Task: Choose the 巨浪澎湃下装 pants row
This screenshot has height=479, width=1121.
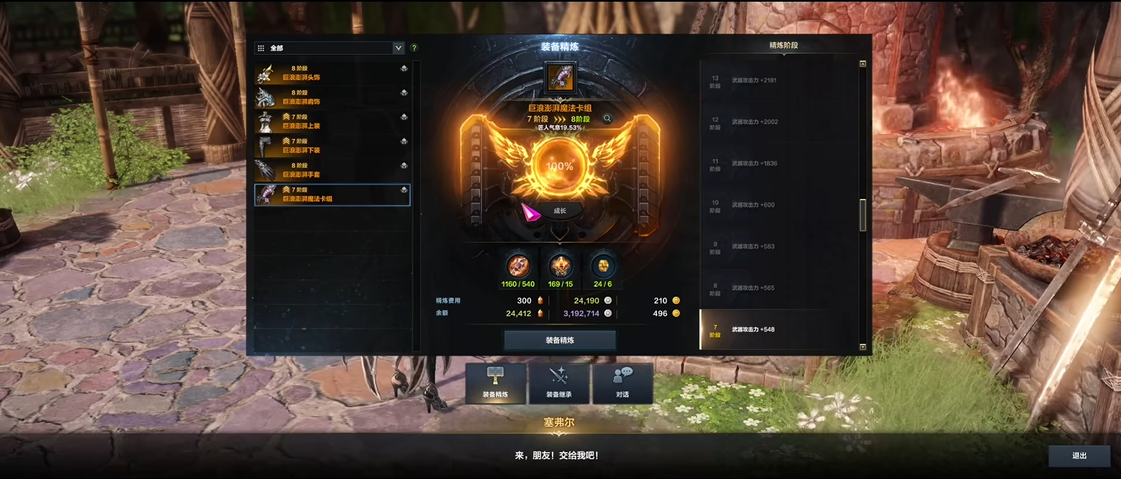Action: coord(332,146)
